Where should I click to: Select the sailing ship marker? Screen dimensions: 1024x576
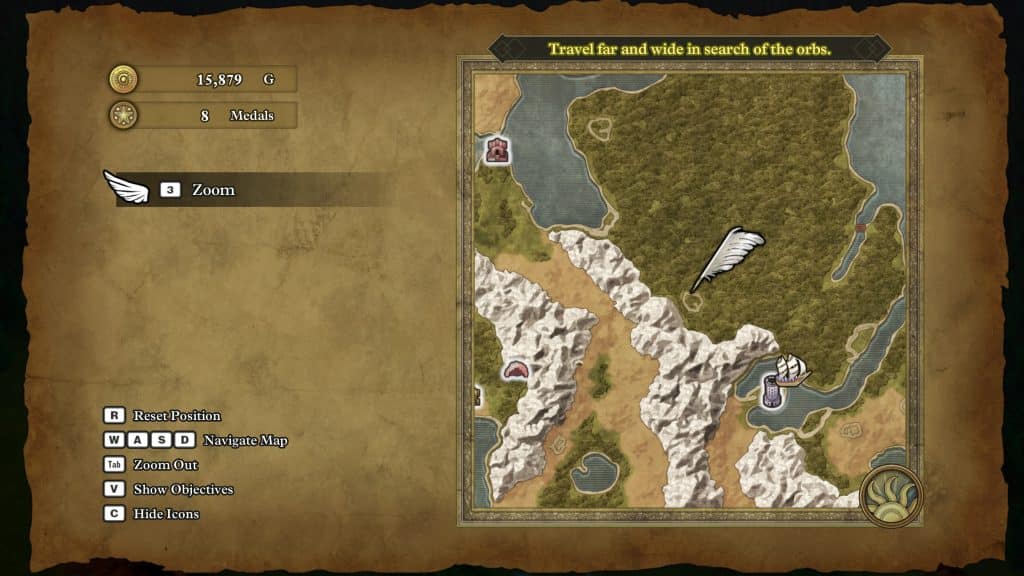pyautogui.click(x=792, y=369)
